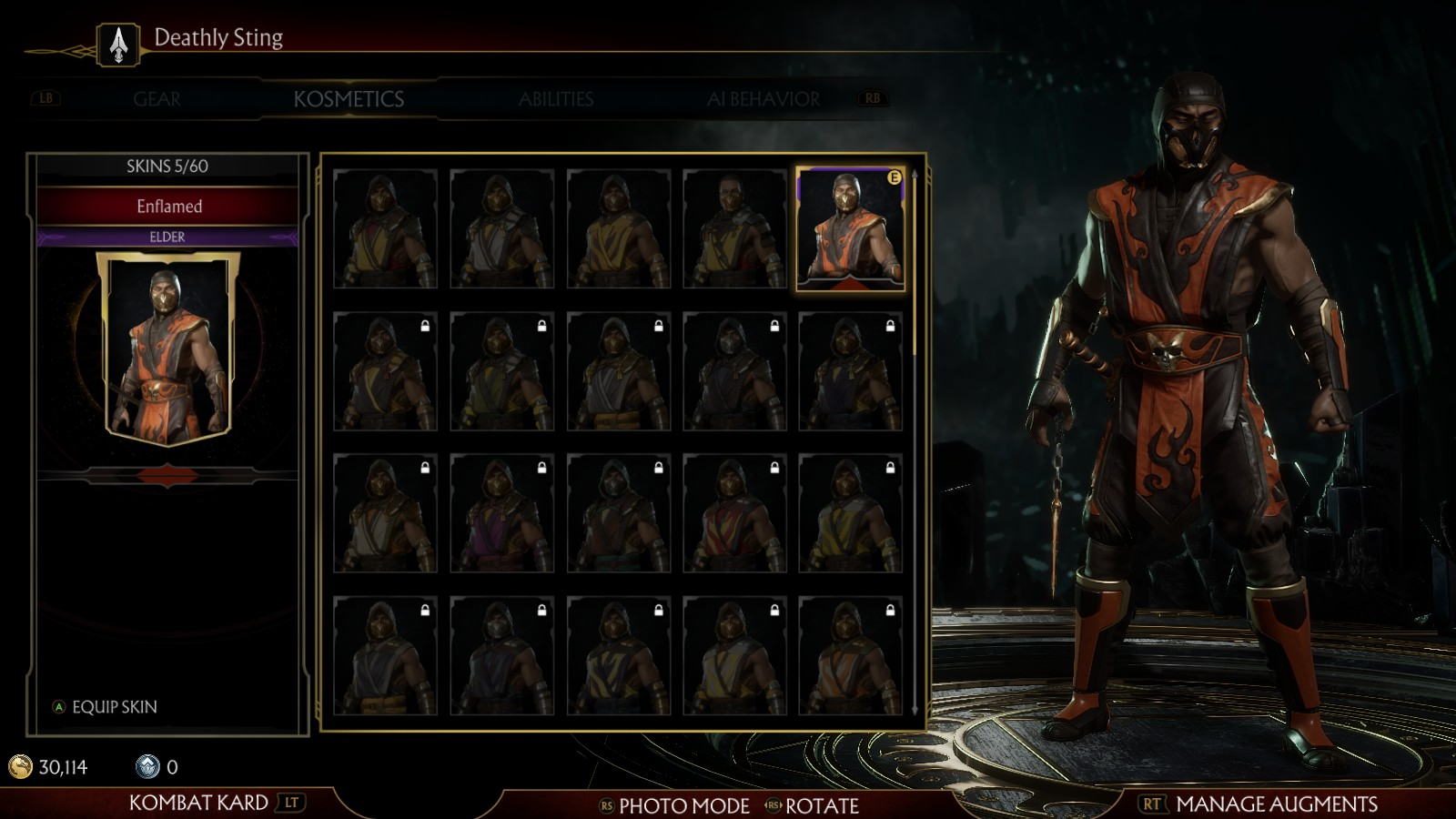Switch to the Gear tab
Image resolution: width=1456 pixels, height=819 pixels.
click(x=157, y=99)
